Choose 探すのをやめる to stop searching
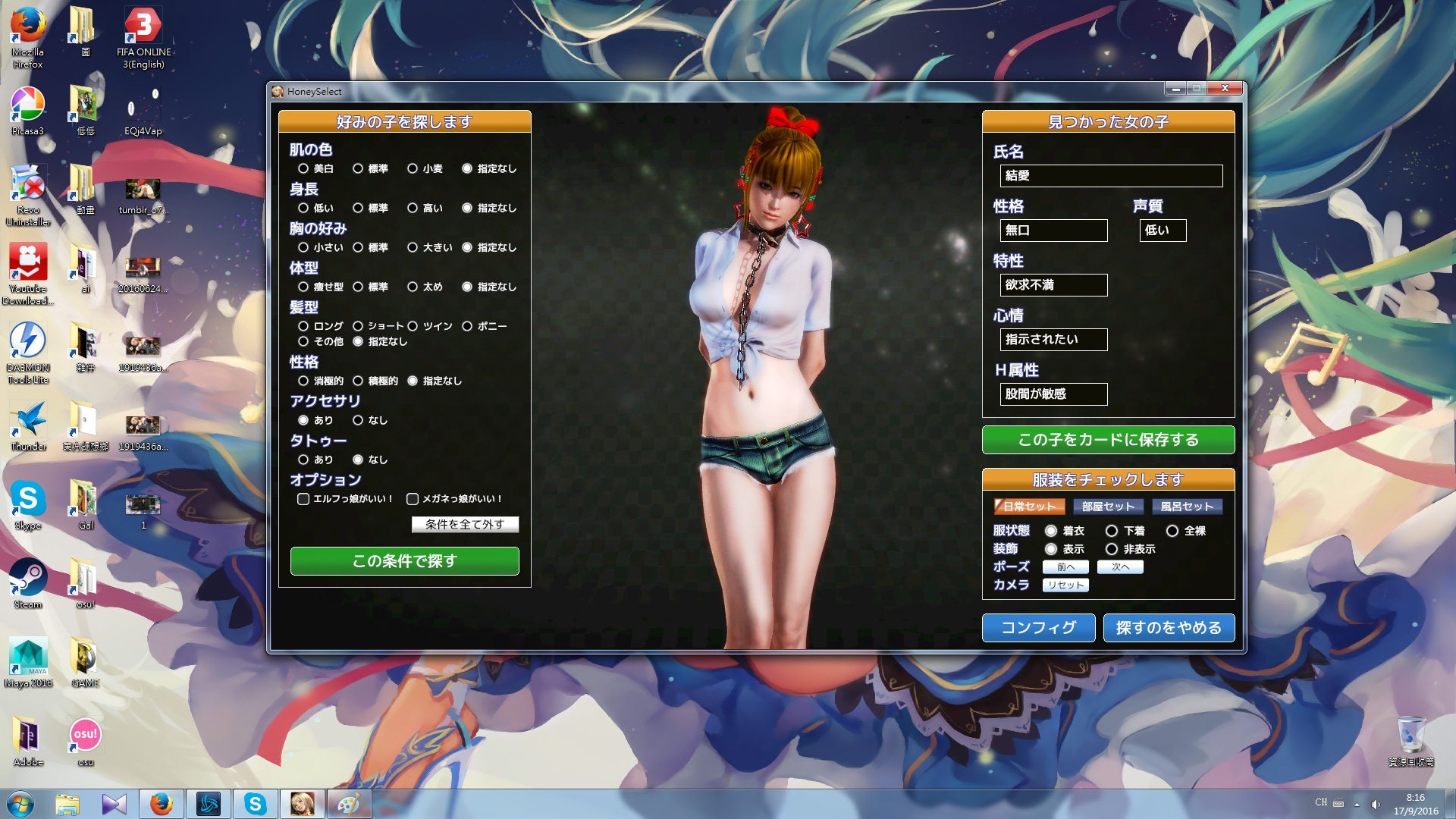 [x=1169, y=628]
